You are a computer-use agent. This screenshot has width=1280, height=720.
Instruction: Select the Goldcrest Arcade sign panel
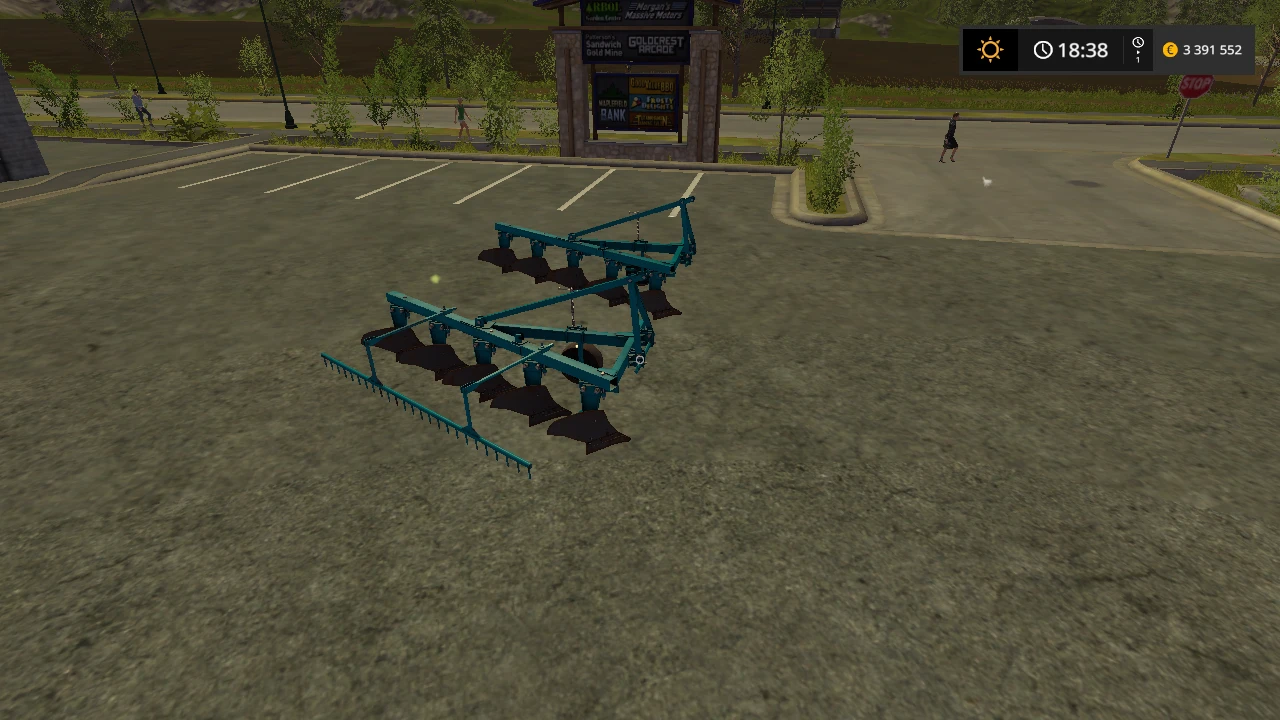[x=655, y=45]
